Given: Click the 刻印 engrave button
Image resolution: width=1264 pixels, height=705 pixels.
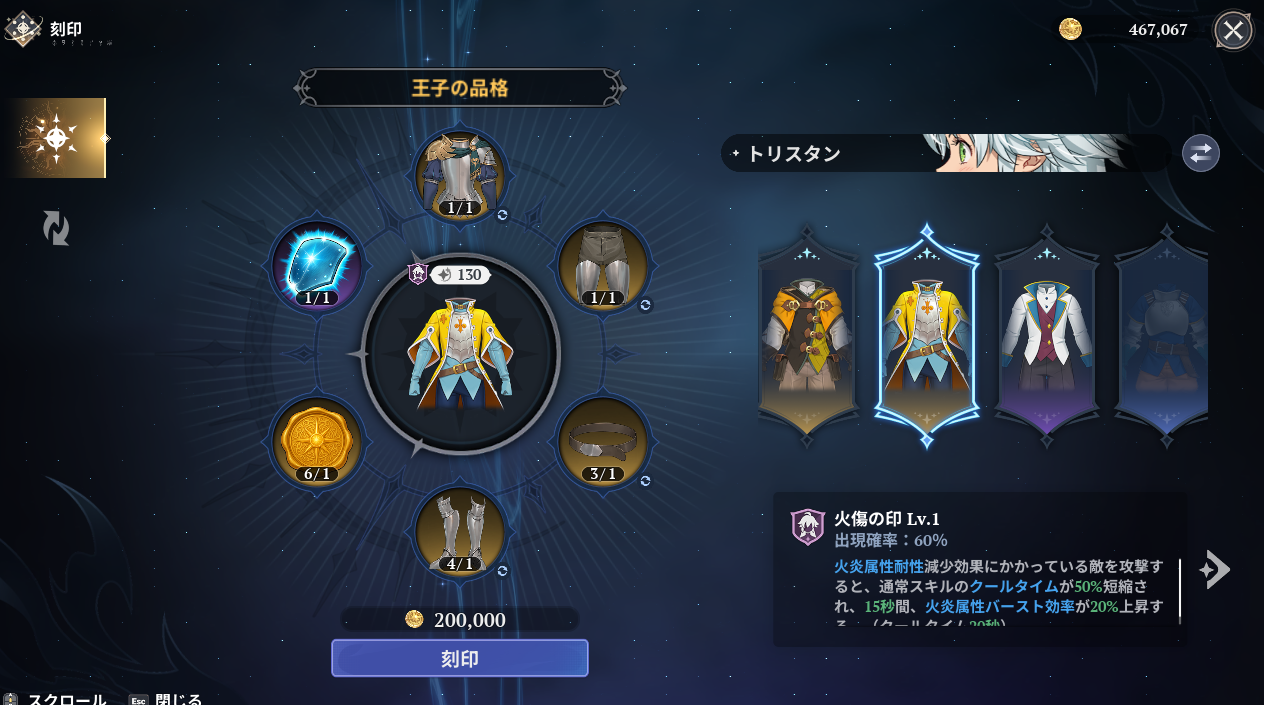Looking at the screenshot, I should pyautogui.click(x=460, y=658).
